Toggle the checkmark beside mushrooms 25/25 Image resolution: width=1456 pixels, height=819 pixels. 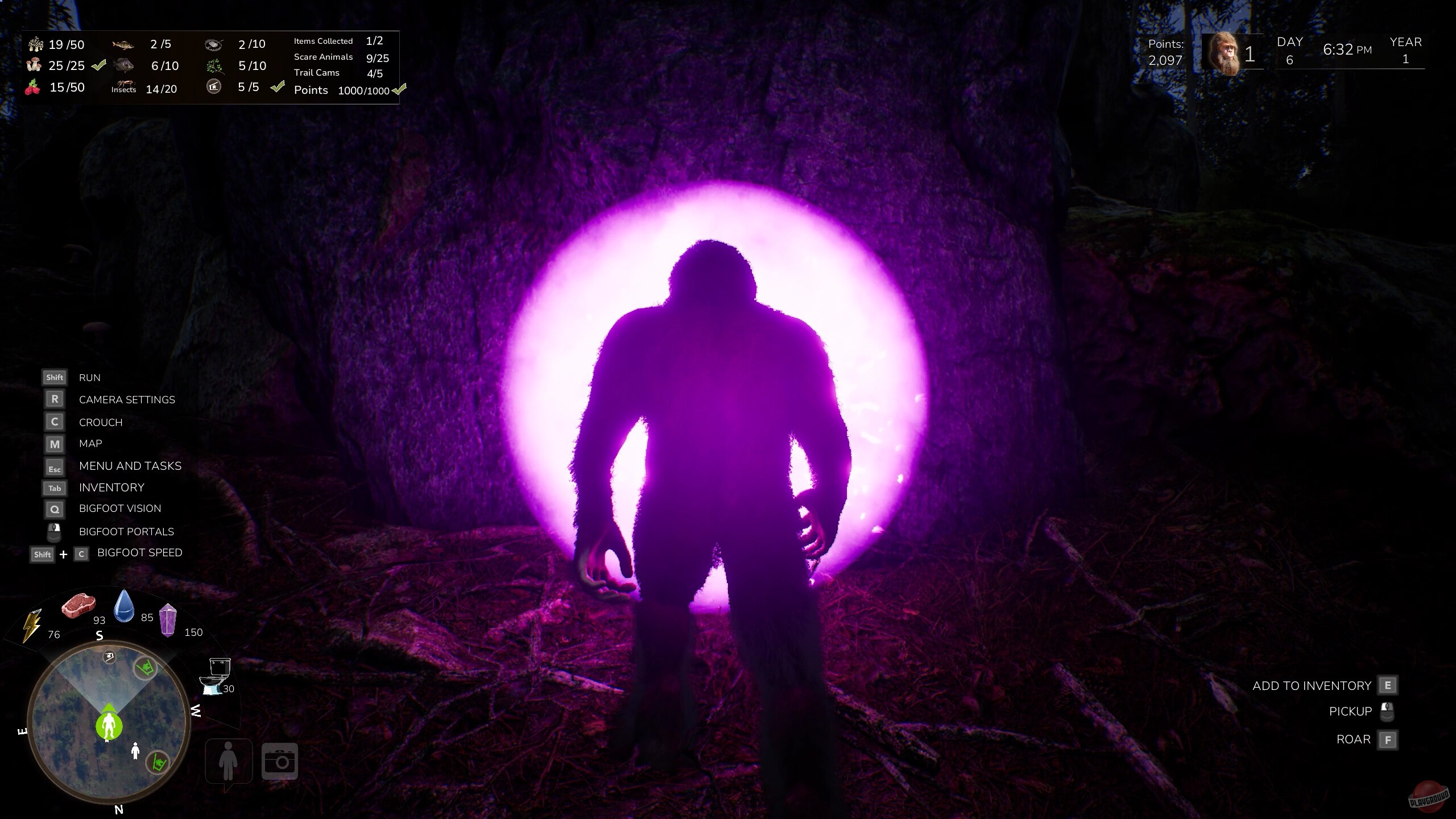pyautogui.click(x=100, y=65)
